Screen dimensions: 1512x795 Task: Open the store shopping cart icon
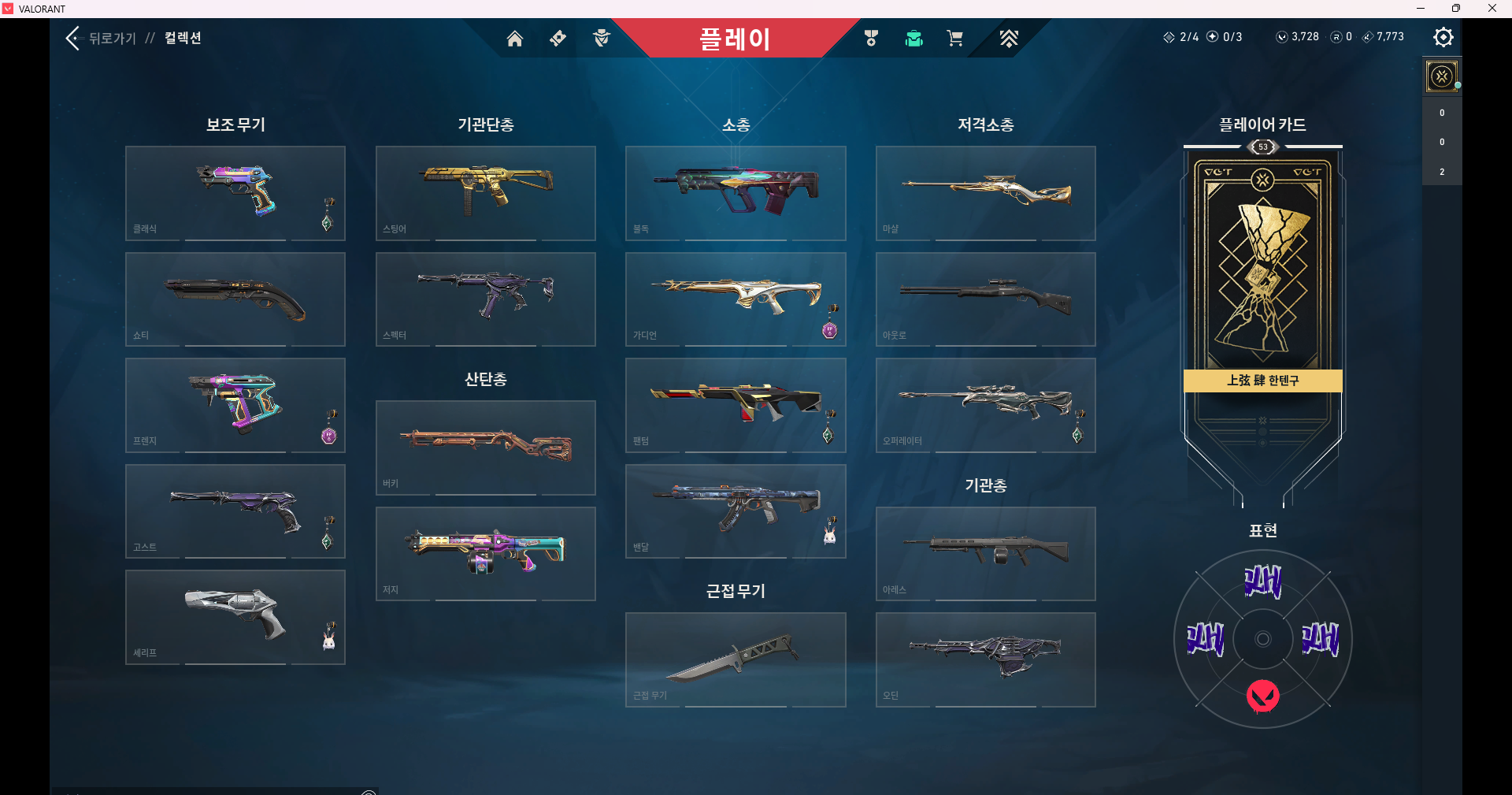[954, 39]
